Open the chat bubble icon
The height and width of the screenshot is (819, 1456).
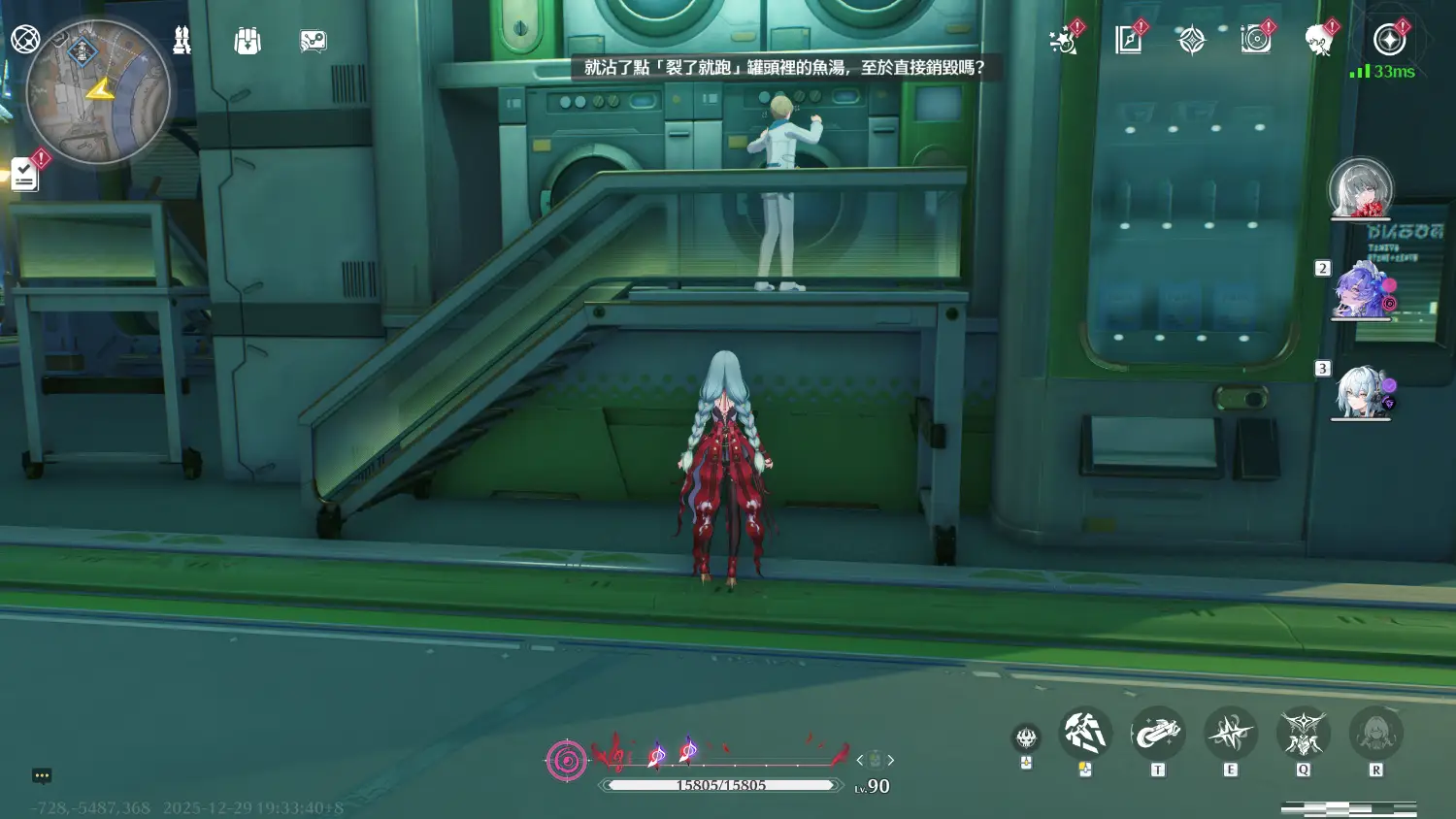pos(42,775)
